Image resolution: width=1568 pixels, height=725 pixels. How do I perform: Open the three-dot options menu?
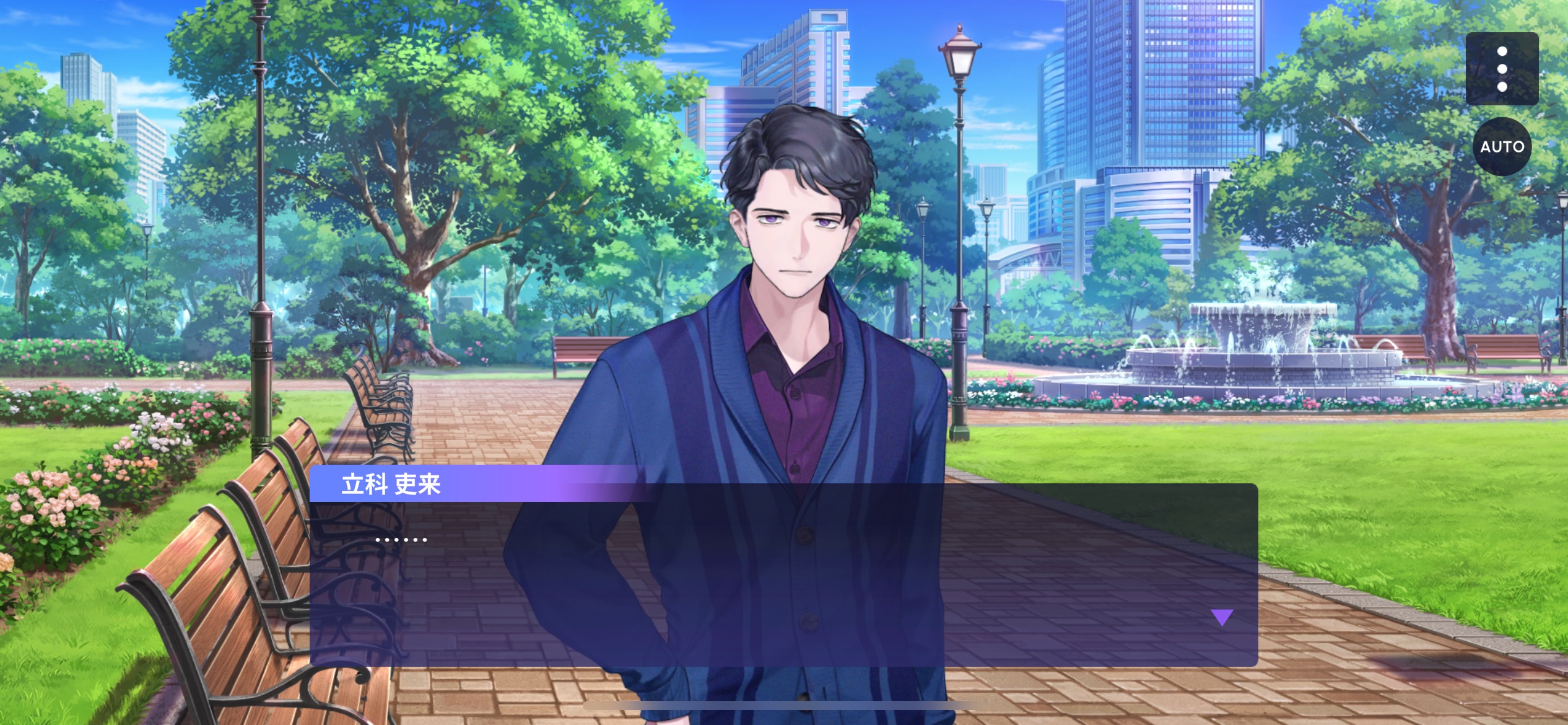(1502, 69)
